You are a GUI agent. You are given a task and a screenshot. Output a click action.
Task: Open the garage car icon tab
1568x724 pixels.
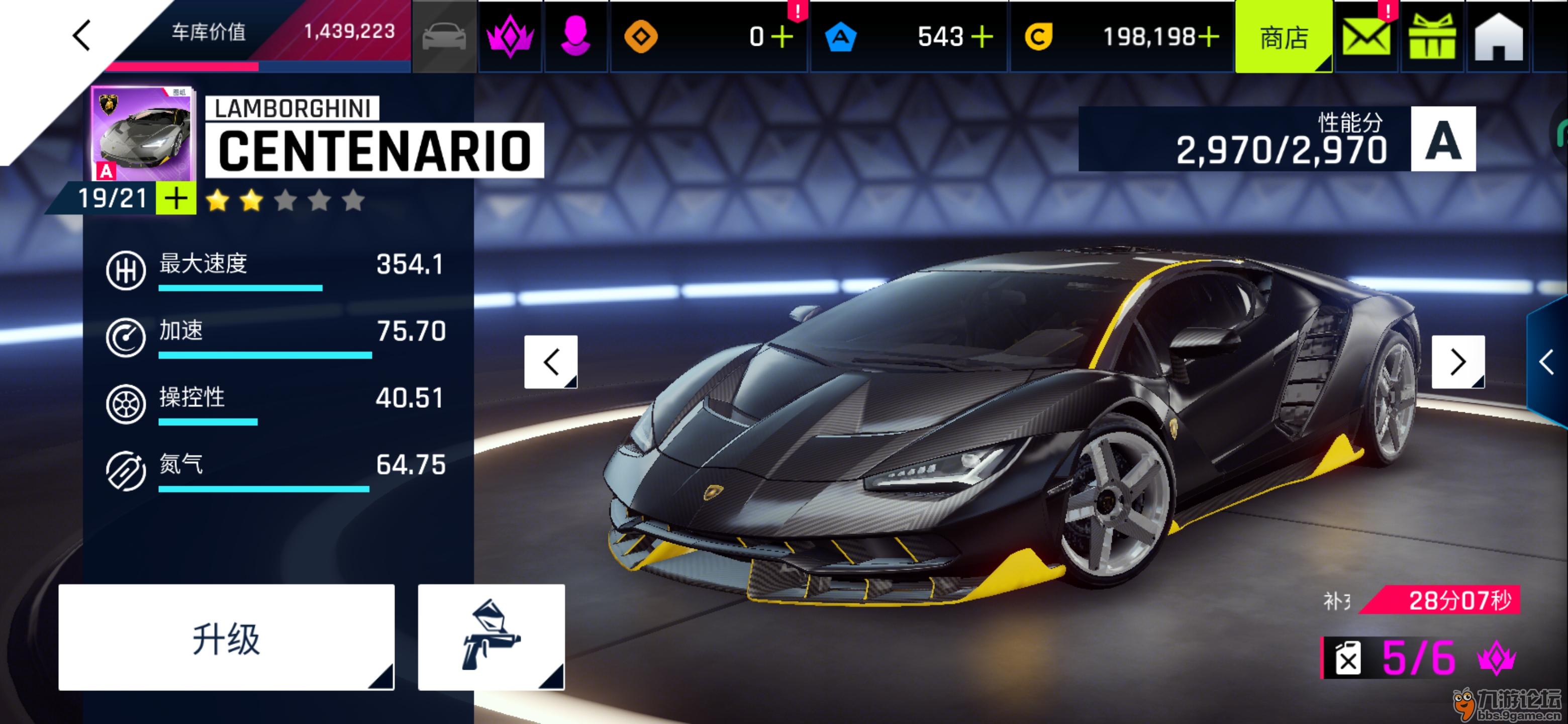(x=444, y=37)
